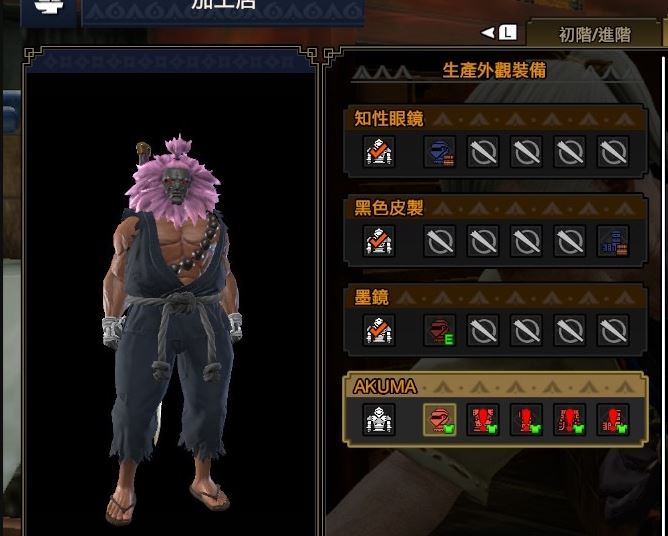Screen dimensions: 668x536
Task: Select the AKUMA full-set armor icon
Action: (379, 419)
